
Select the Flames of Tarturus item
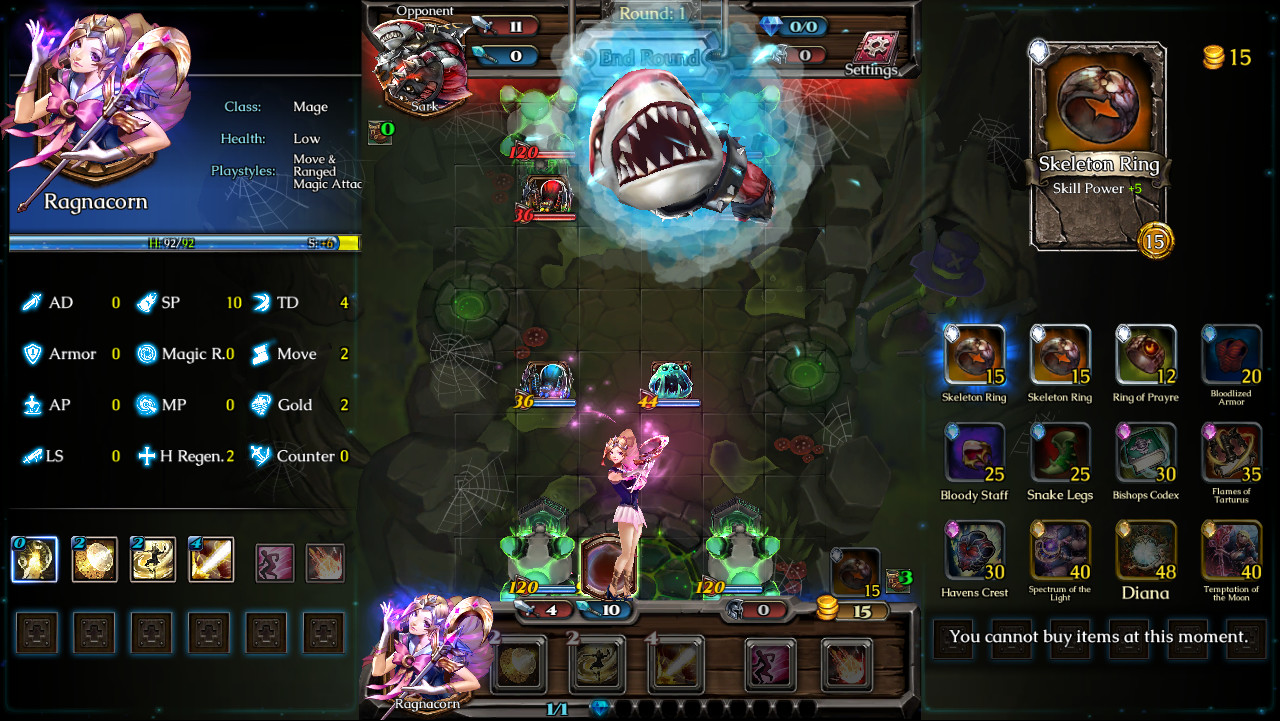[1231, 453]
